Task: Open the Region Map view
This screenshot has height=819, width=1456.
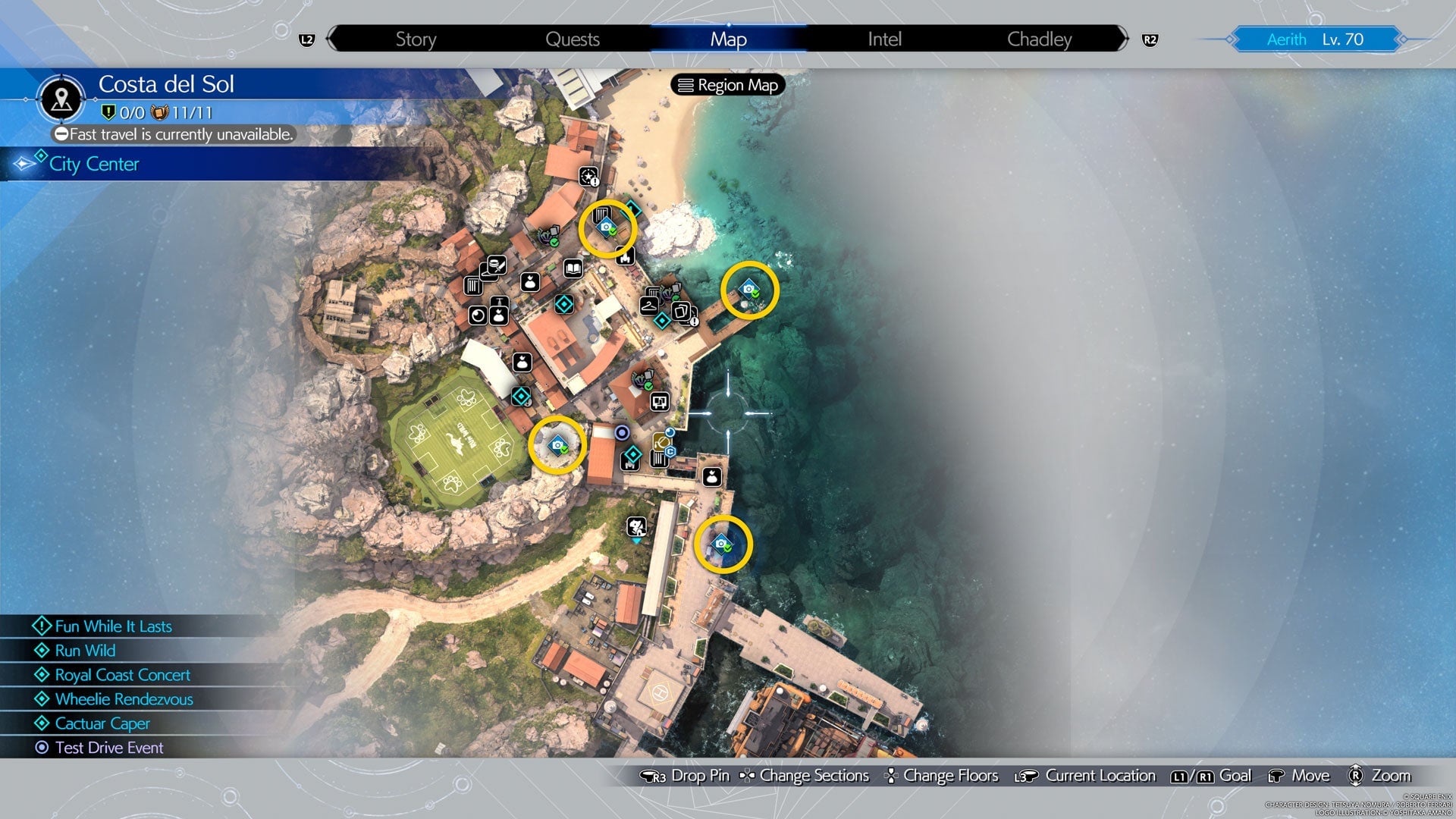Action: pos(727,85)
